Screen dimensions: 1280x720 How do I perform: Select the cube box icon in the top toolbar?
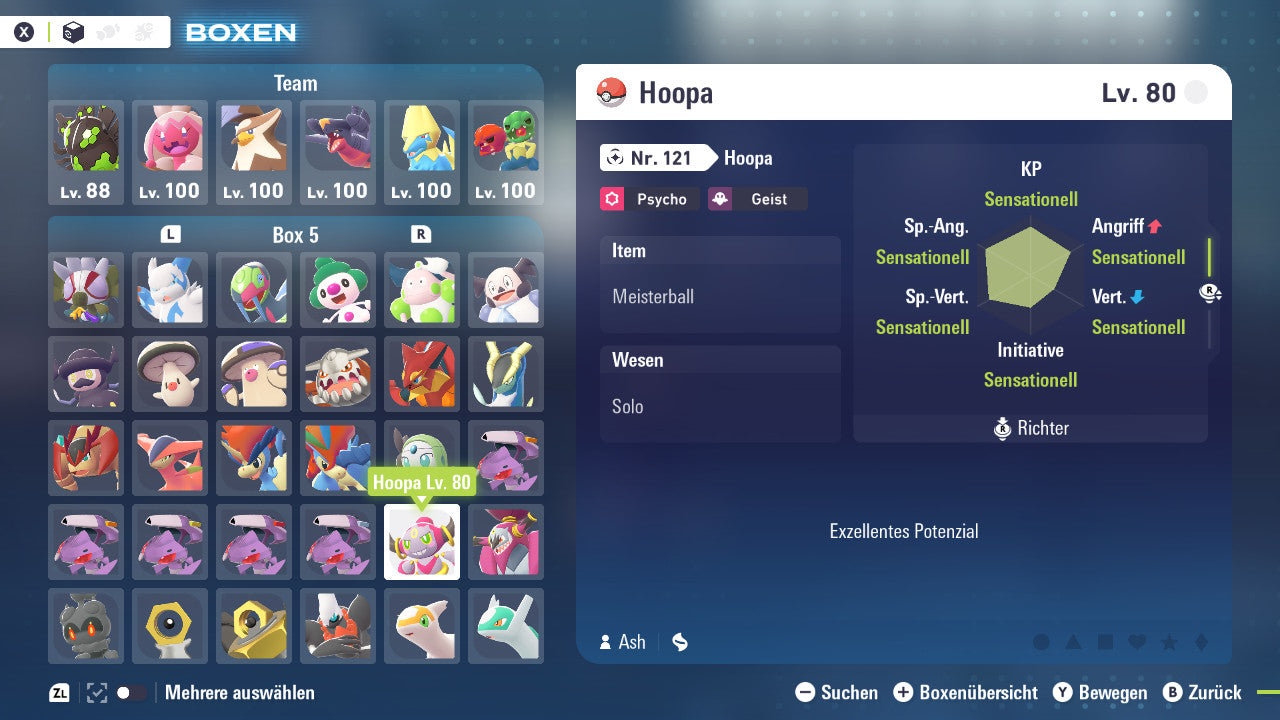point(73,31)
